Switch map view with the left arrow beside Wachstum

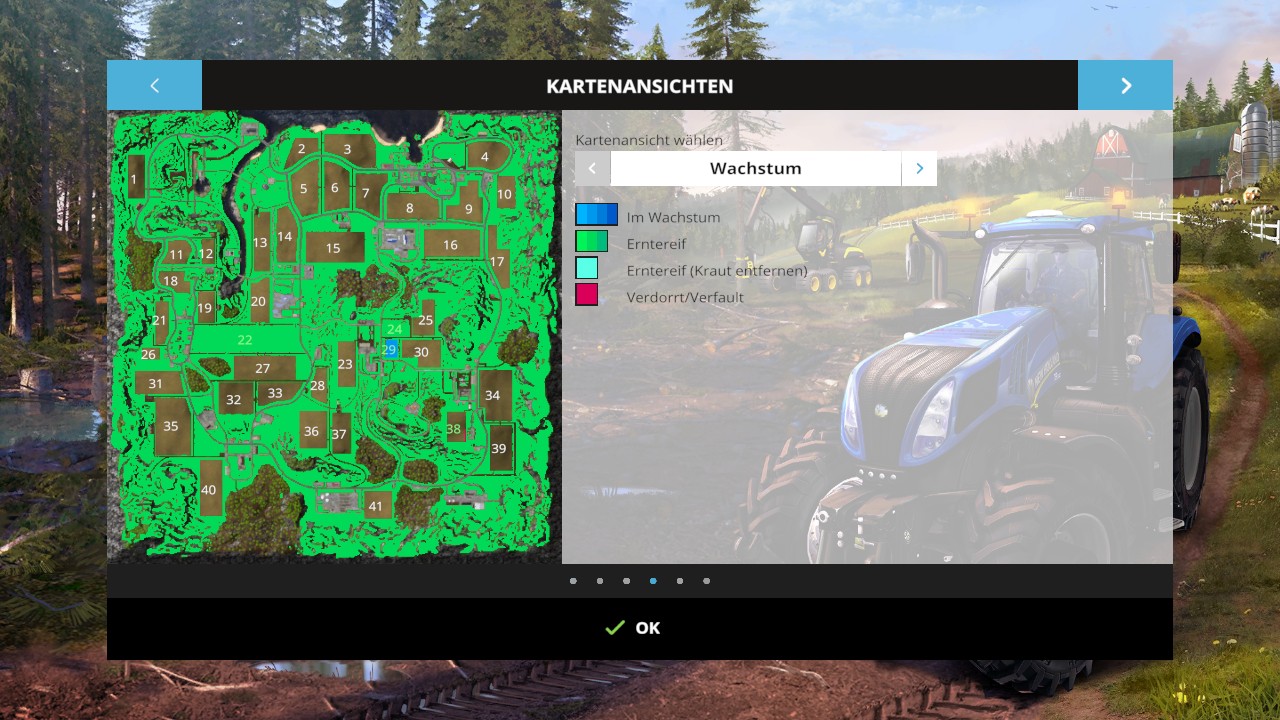592,169
